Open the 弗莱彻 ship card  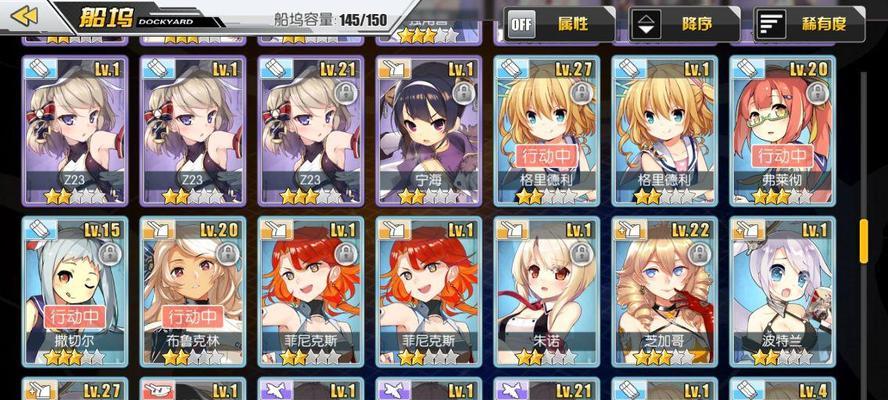coord(781,130)
